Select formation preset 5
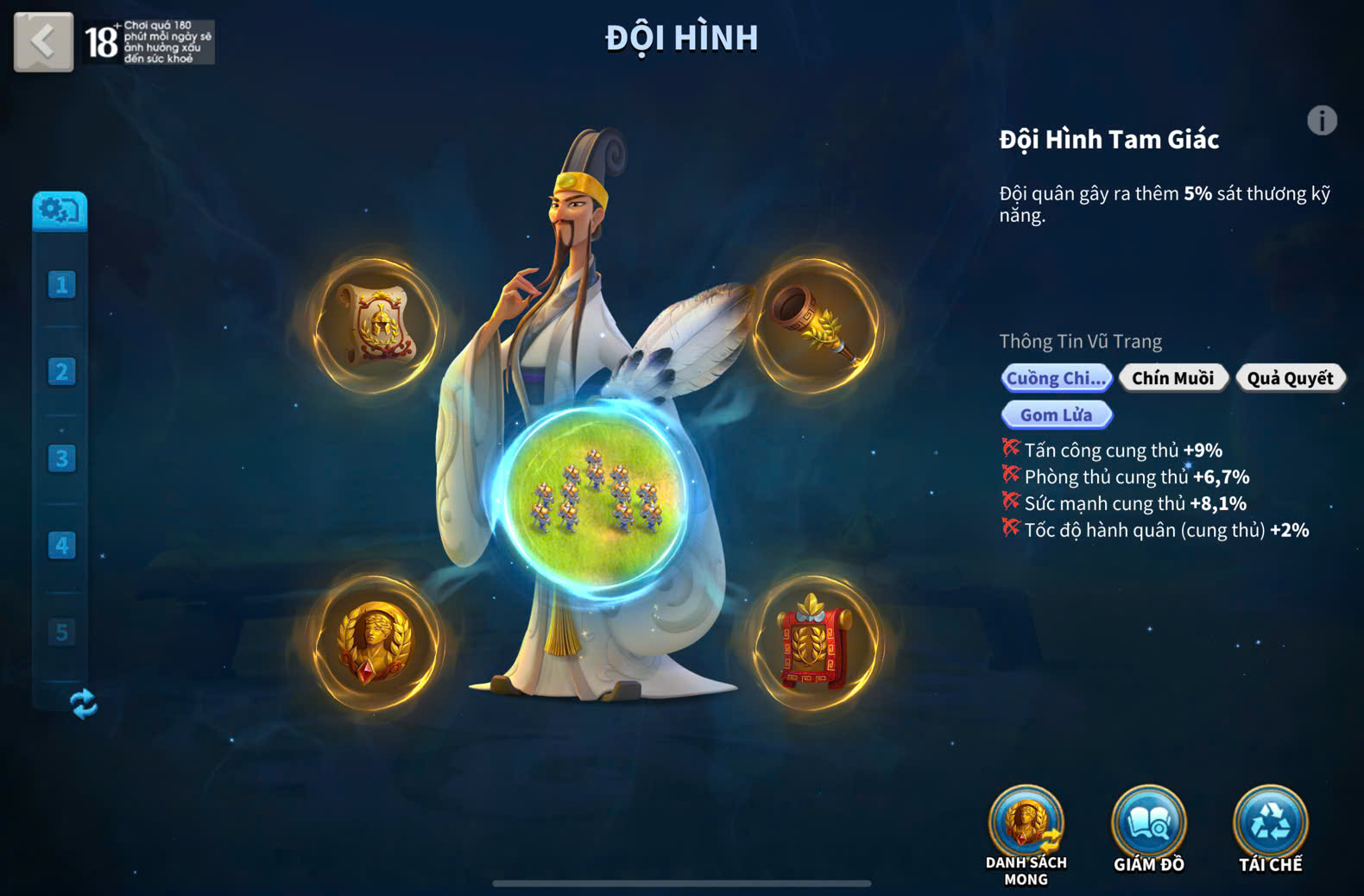 [x=61, y=632]
